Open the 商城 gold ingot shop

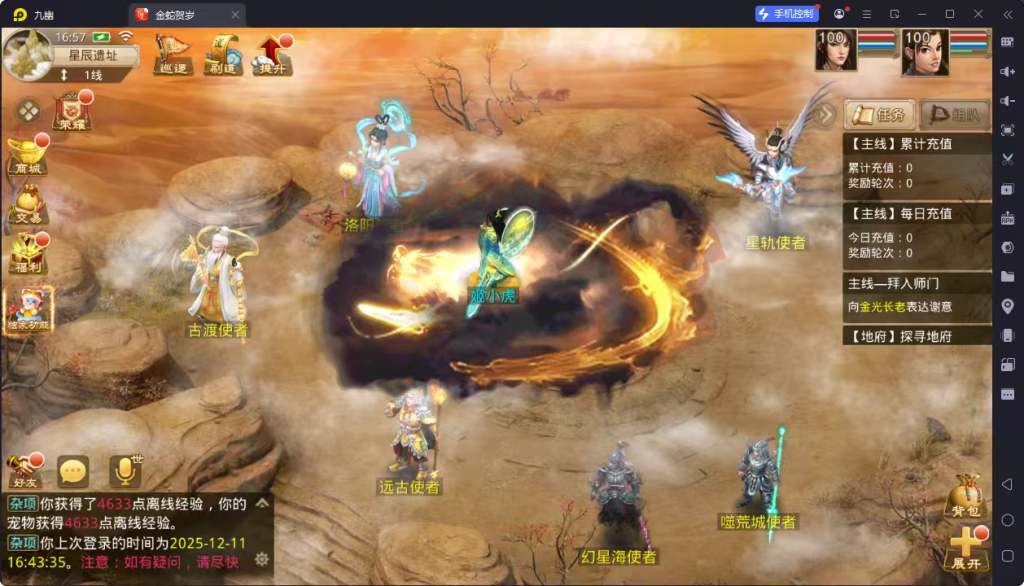tap(28, 156)
